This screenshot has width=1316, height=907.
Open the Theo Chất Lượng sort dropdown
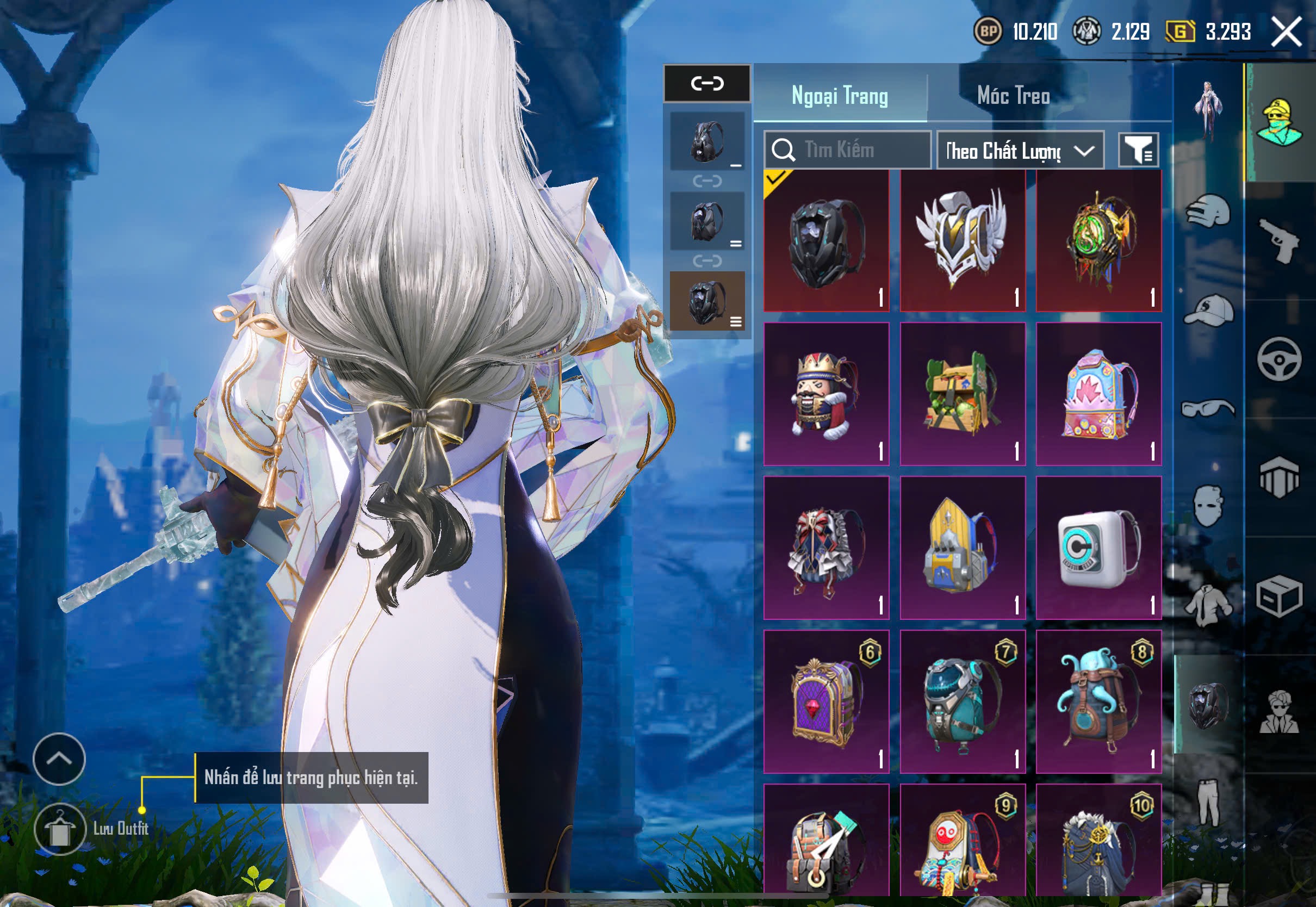(1020, 151)
